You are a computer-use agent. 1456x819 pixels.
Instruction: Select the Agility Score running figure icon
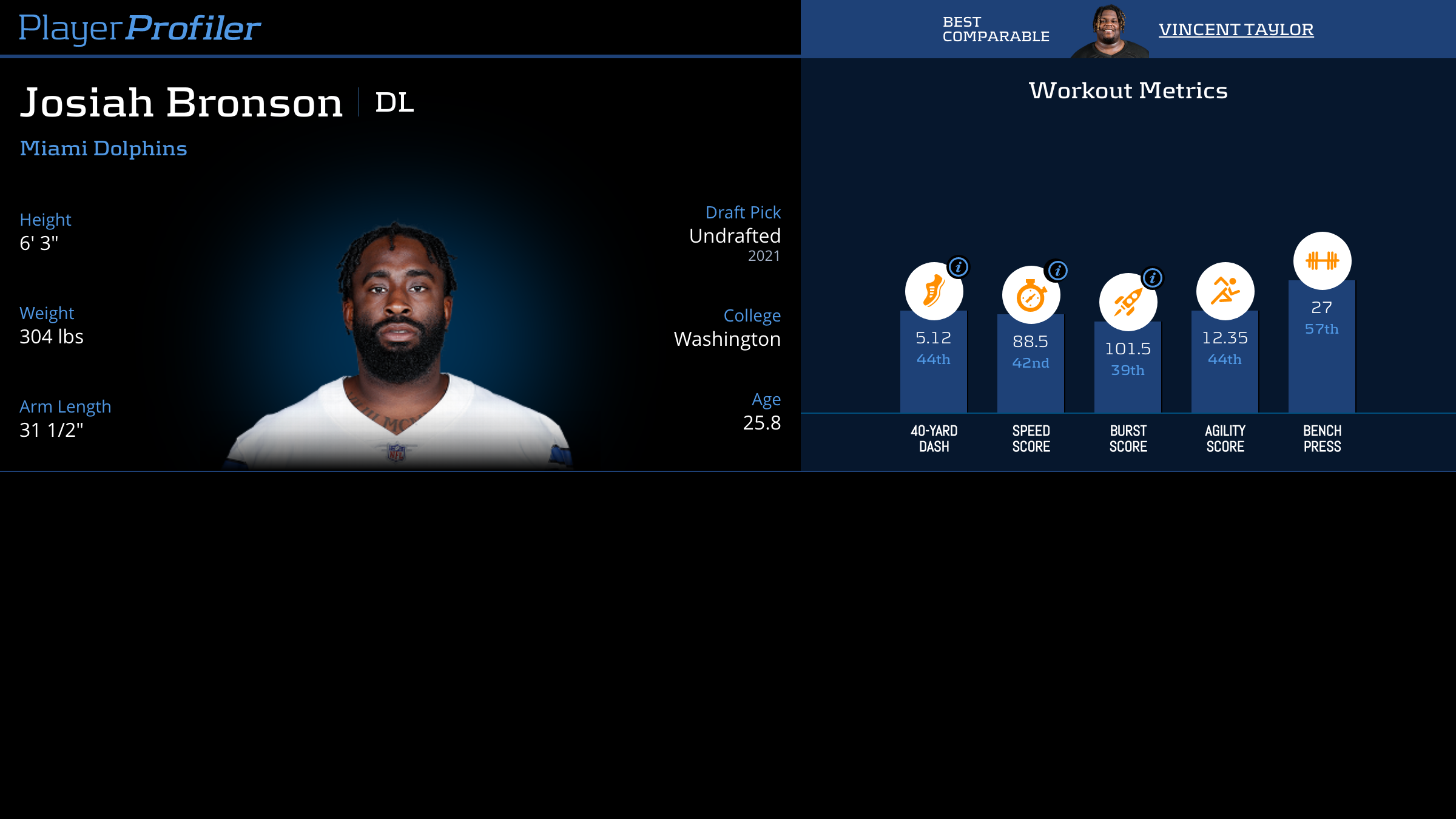(x=1225, y=291)
